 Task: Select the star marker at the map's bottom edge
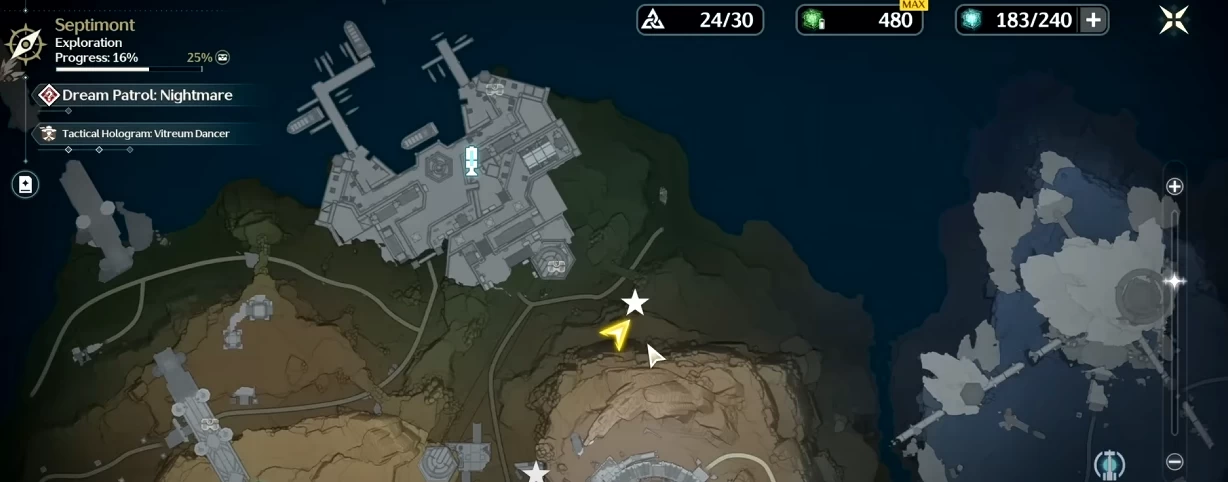[x=537, y=472]
